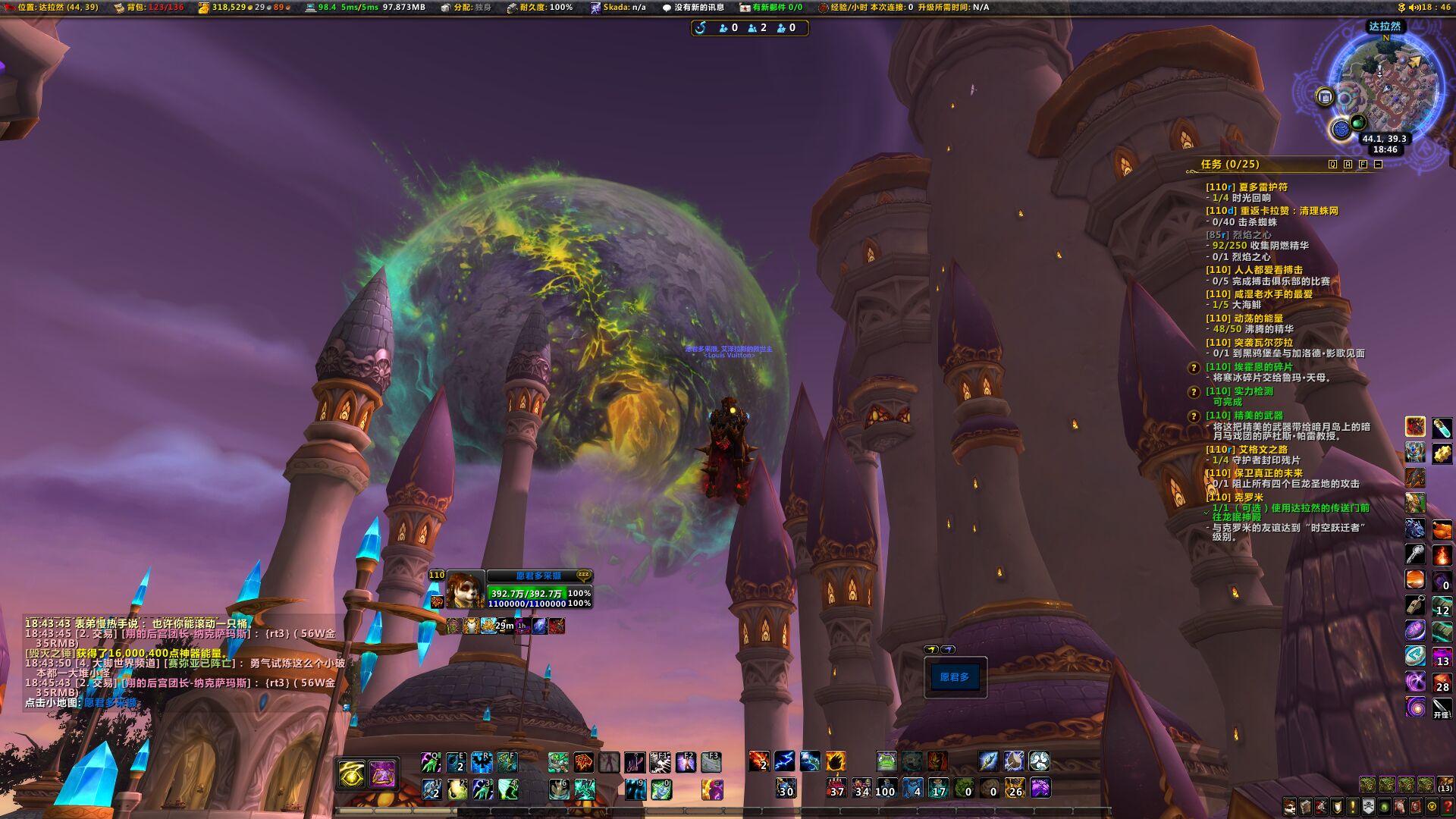Cast the blue lightning bolt spell
Image resolution: width=1456 pixels, height=819 pixels.
coord(784,761)
